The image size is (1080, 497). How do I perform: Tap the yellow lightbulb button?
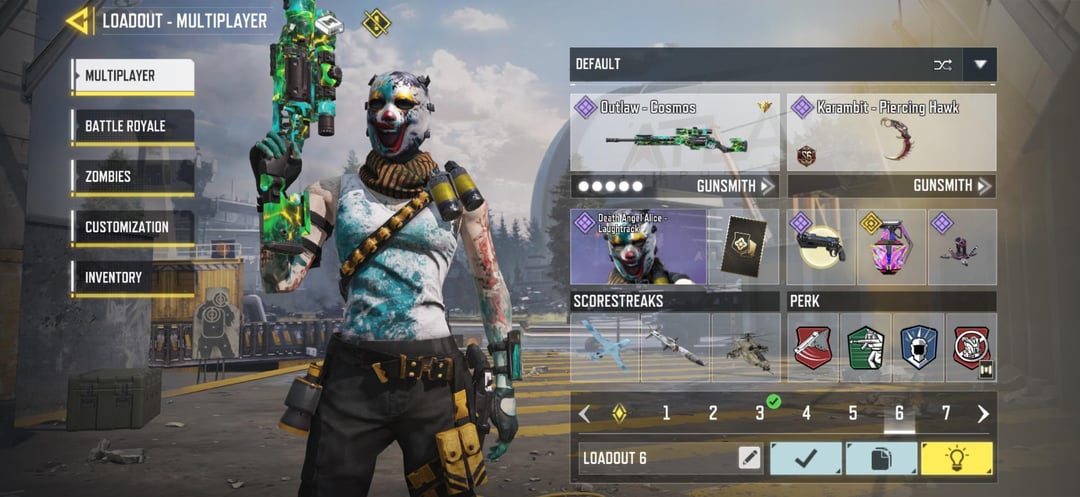click(x=956, y=459)
